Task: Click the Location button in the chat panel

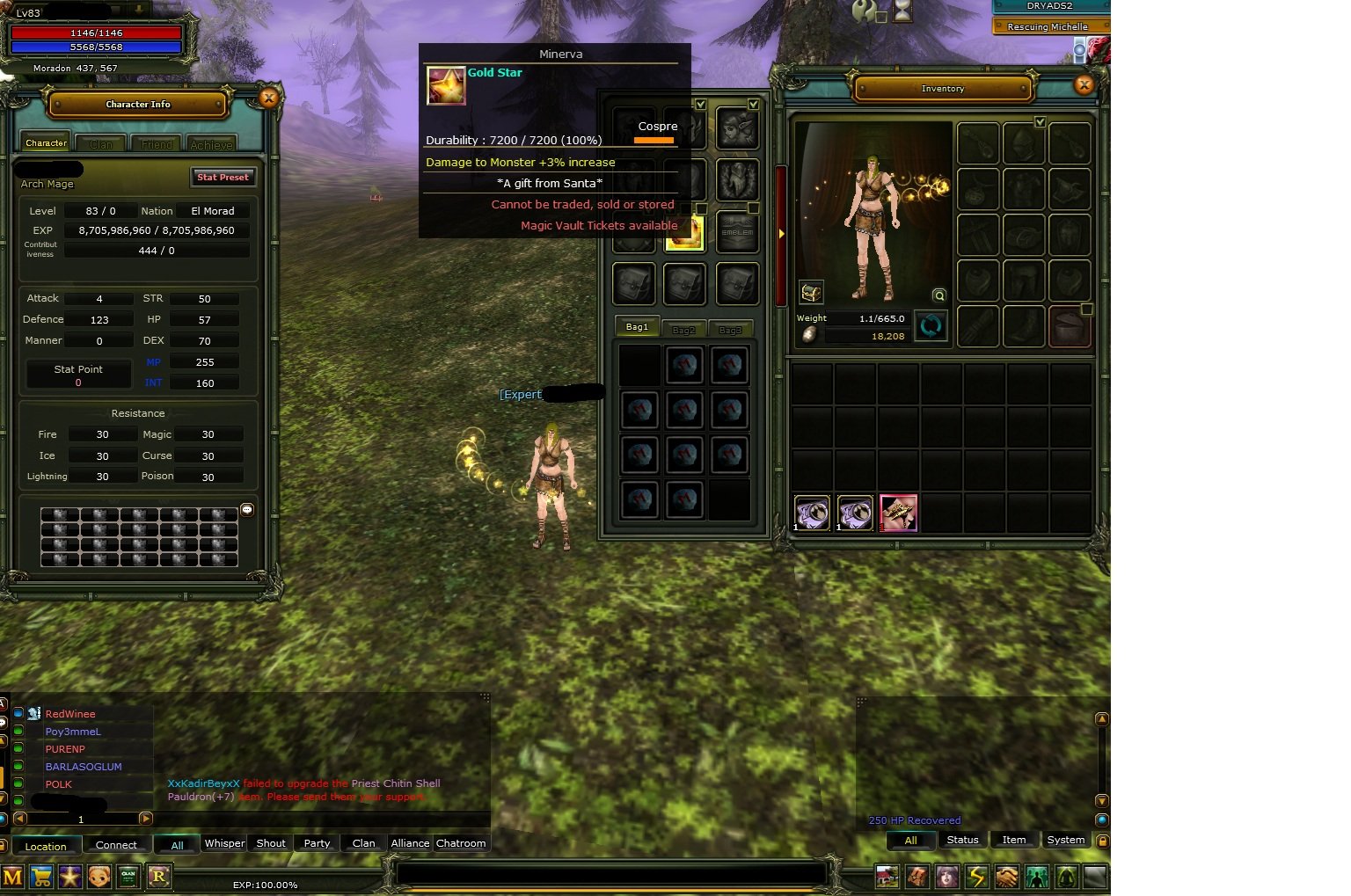Action: pos(47,846)
